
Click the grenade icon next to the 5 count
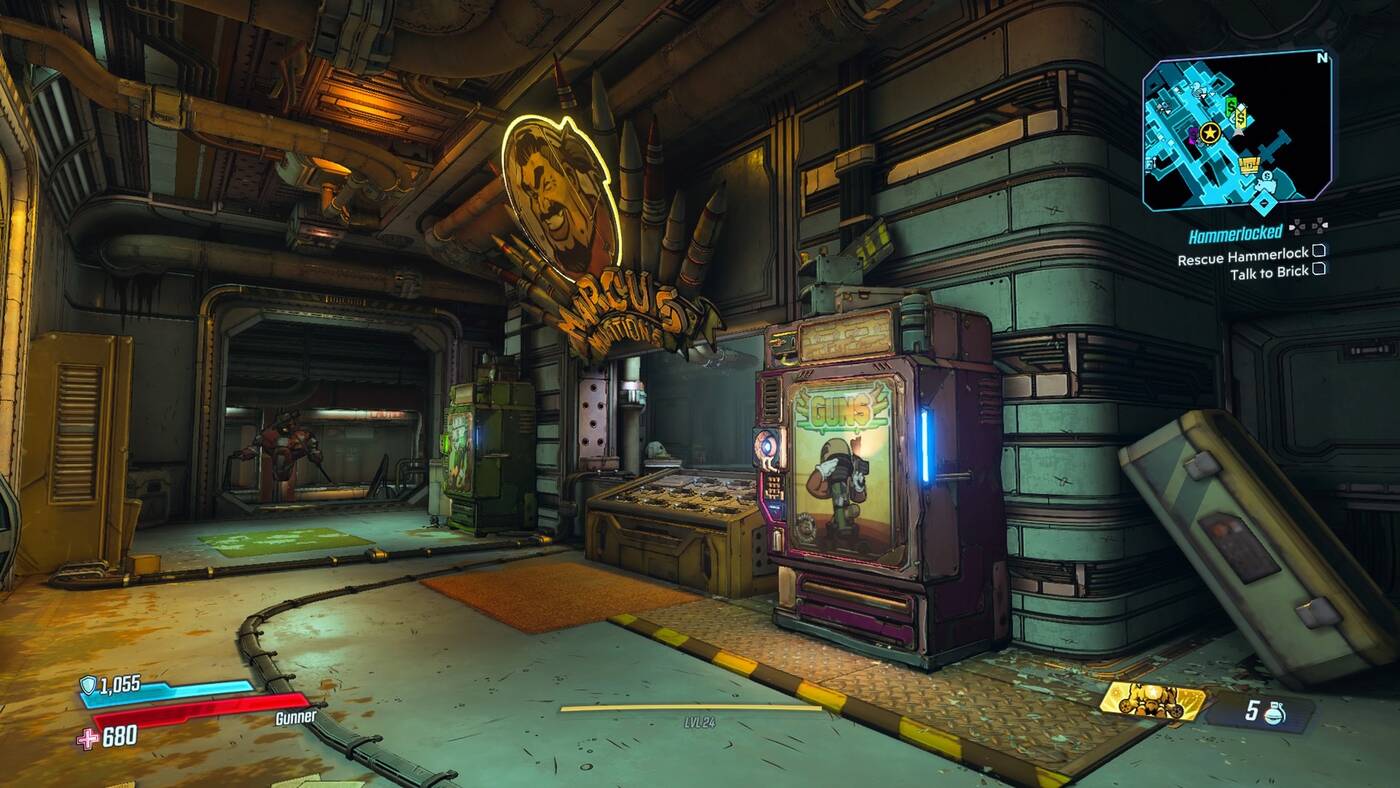click(x=1274, y=712)
